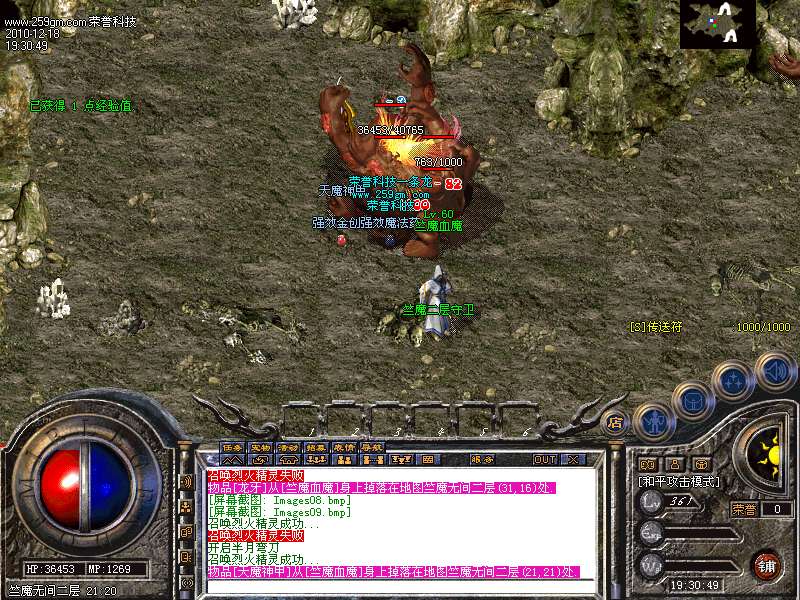The height and width of the screenshot is (600, 800).
Task: Toggle the sound speaker icon
Action: tap(774, 370)
